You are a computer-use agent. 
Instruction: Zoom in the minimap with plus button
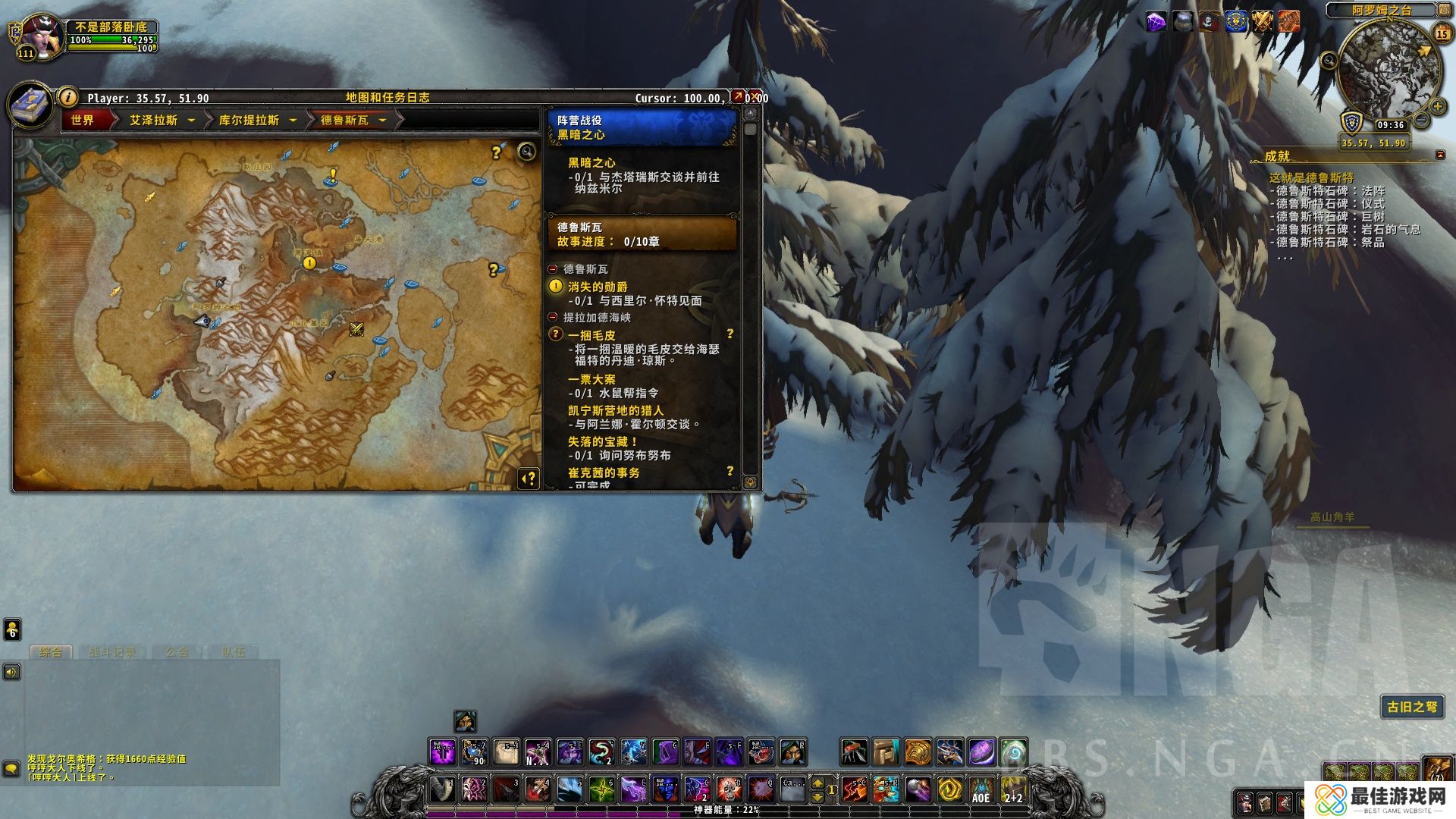1437,106
